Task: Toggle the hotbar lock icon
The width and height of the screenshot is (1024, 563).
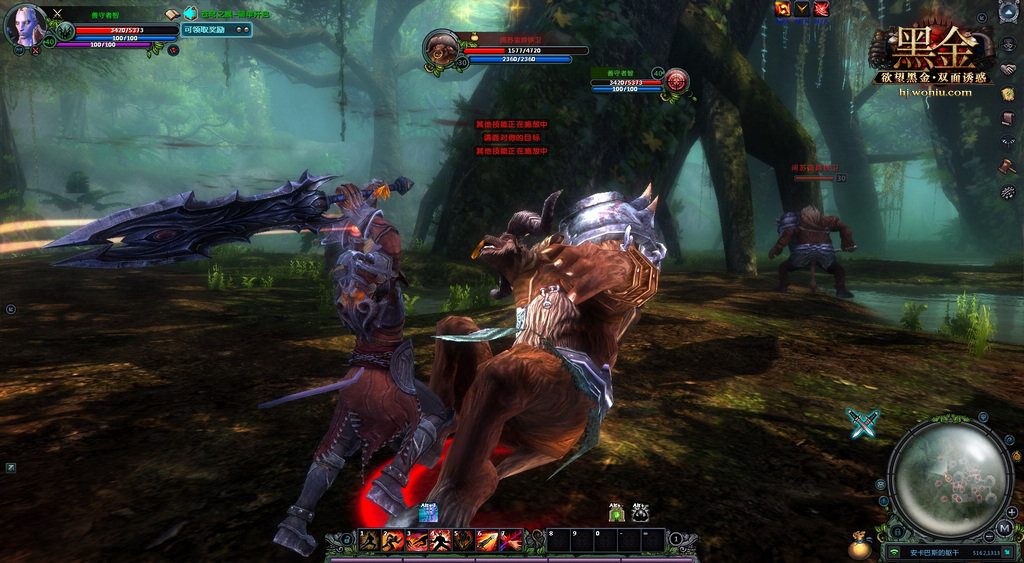Action: click(x=346, y=540)
